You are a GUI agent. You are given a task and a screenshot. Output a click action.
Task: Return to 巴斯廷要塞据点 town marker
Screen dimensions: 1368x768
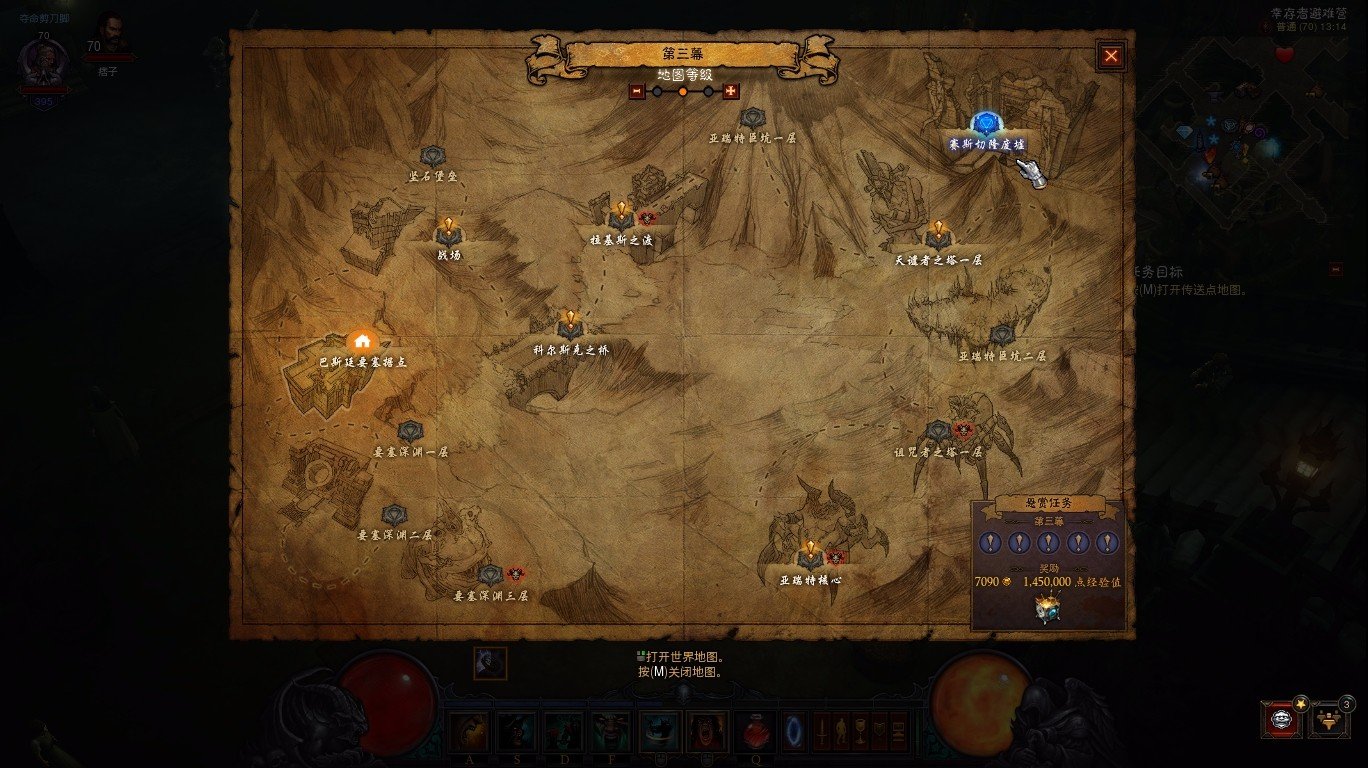362,342
